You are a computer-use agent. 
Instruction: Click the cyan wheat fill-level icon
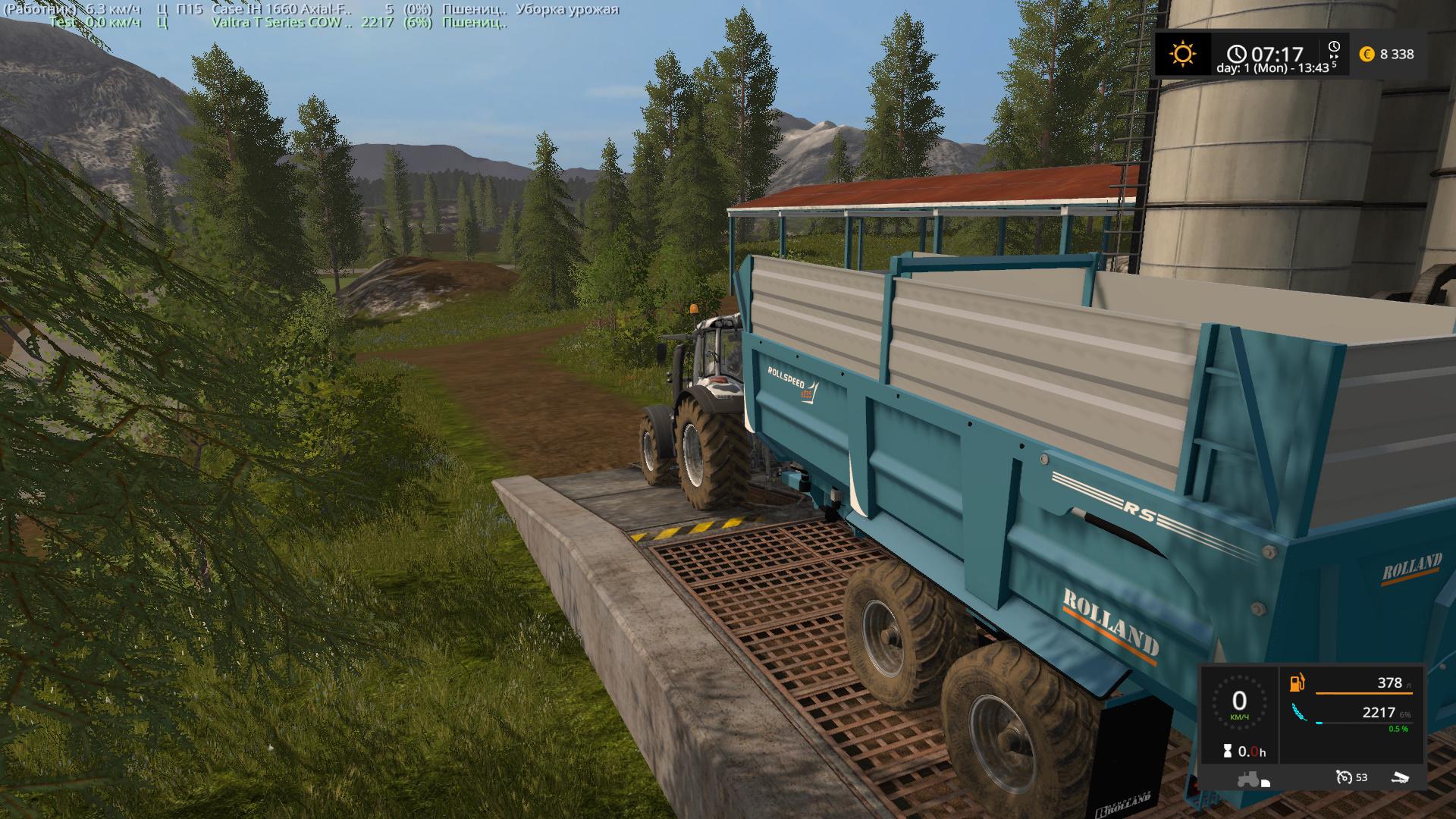click(1298, 713)
